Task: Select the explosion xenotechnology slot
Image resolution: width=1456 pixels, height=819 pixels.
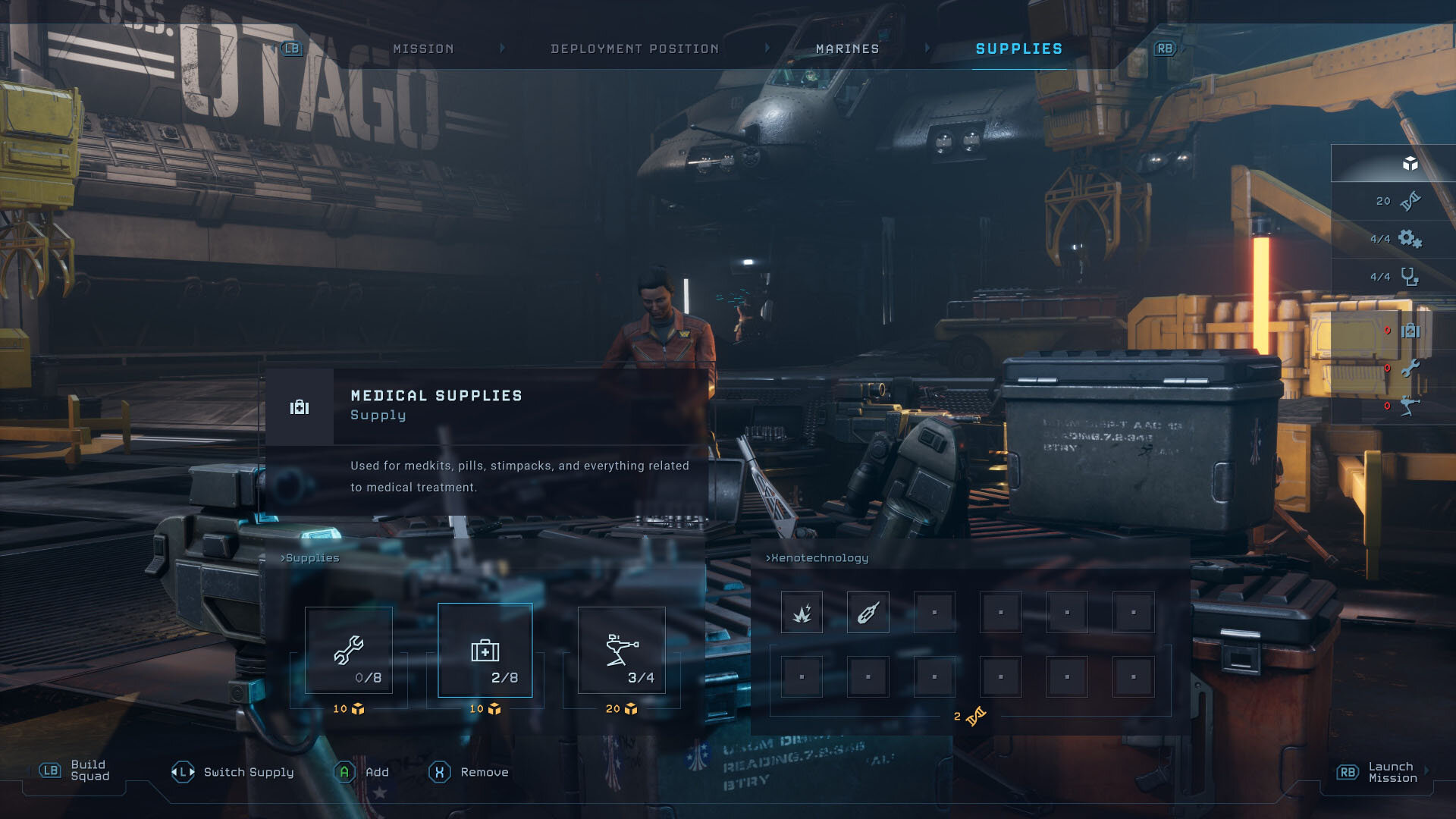Action: click(802, 613)
